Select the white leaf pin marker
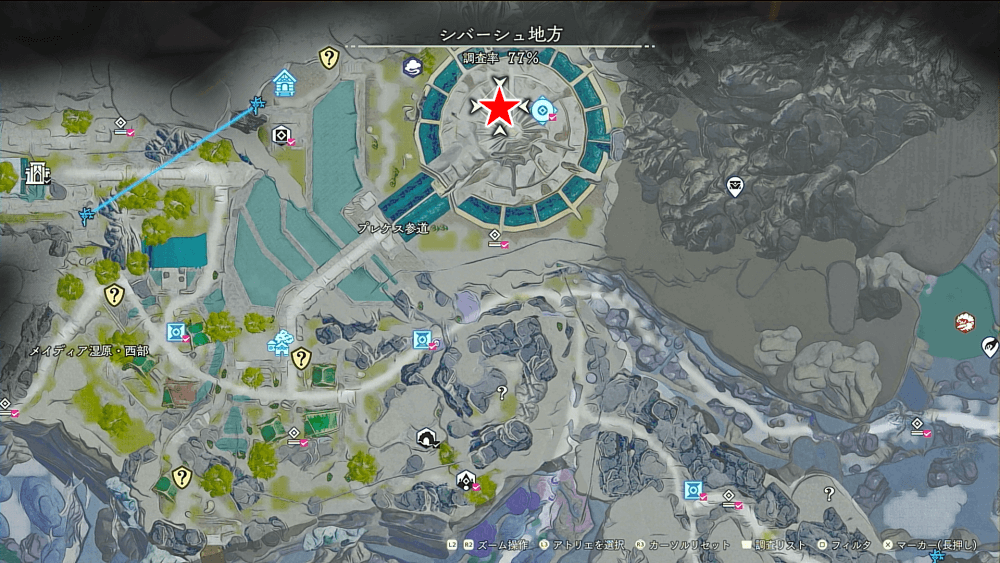1000x563 pixels. pos(990,347)
